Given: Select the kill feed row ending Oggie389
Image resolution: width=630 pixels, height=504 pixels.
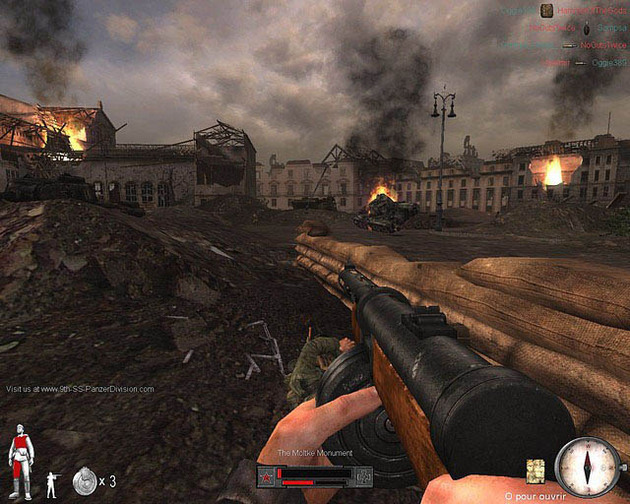Looking at the screenshot, I should pyautogui.click(x=570, y=62).
